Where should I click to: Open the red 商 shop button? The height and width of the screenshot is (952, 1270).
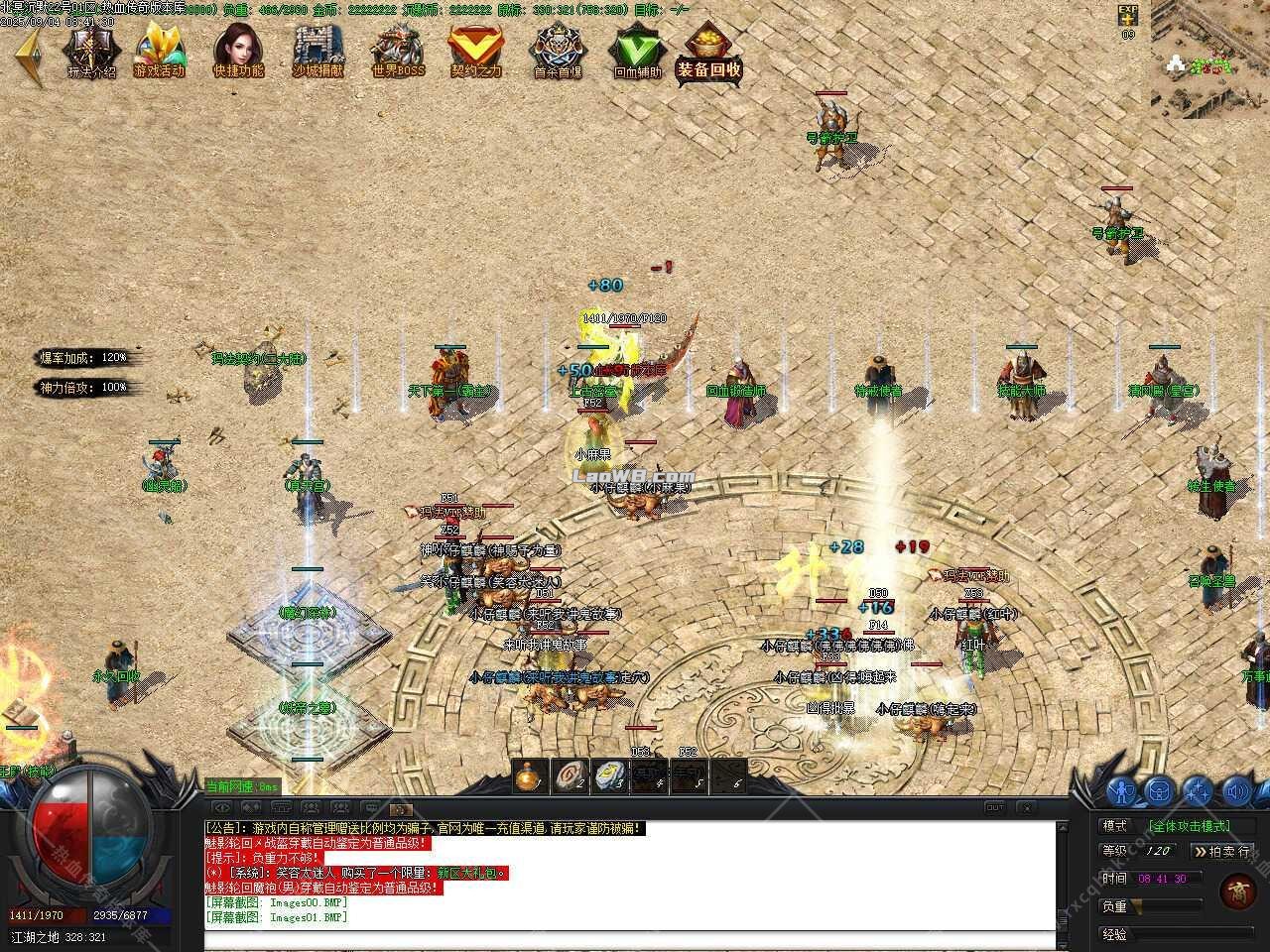point(1237,890)
